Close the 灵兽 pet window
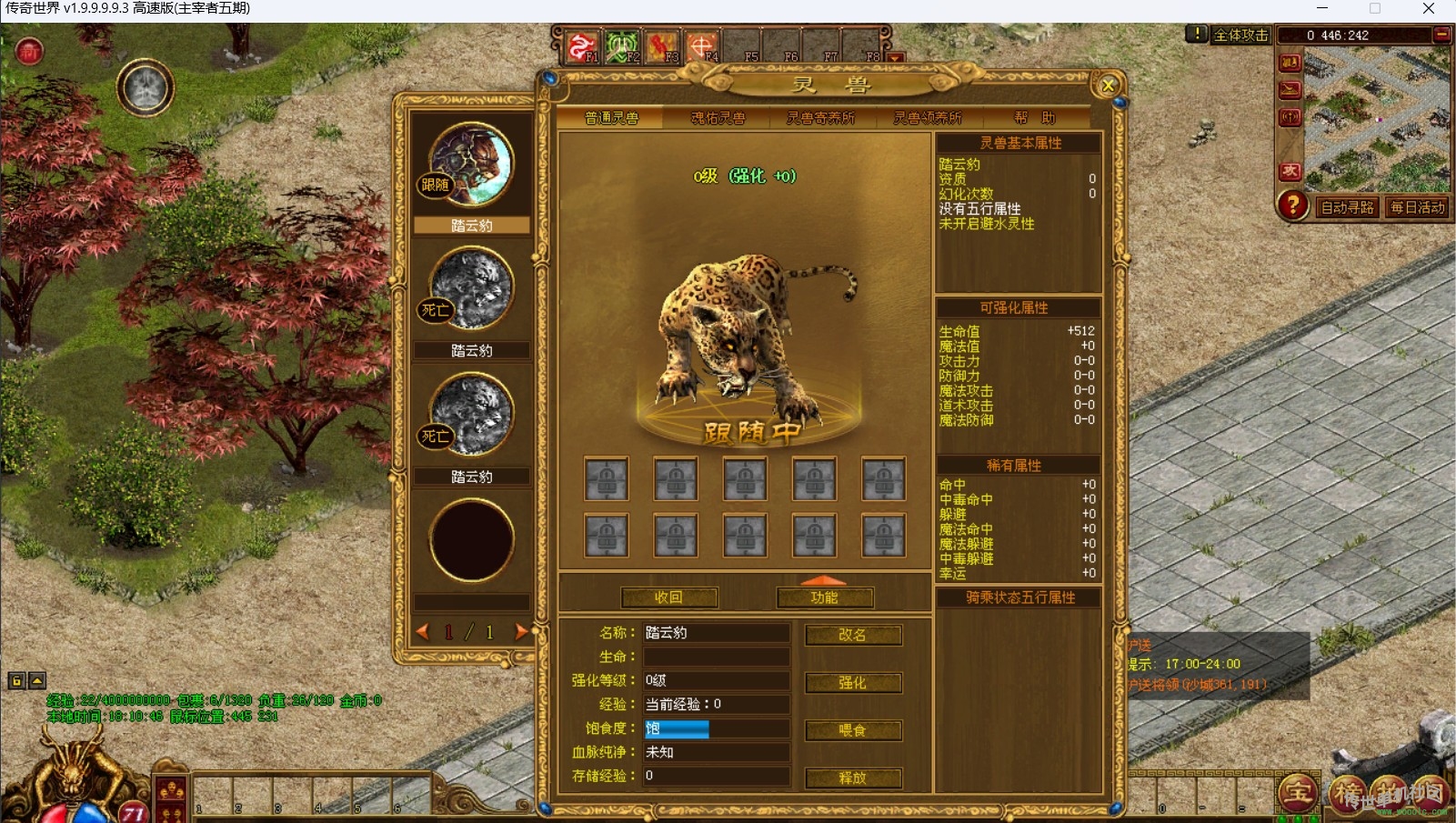This screenshot has width=1456, height=823. [1108, 85]
